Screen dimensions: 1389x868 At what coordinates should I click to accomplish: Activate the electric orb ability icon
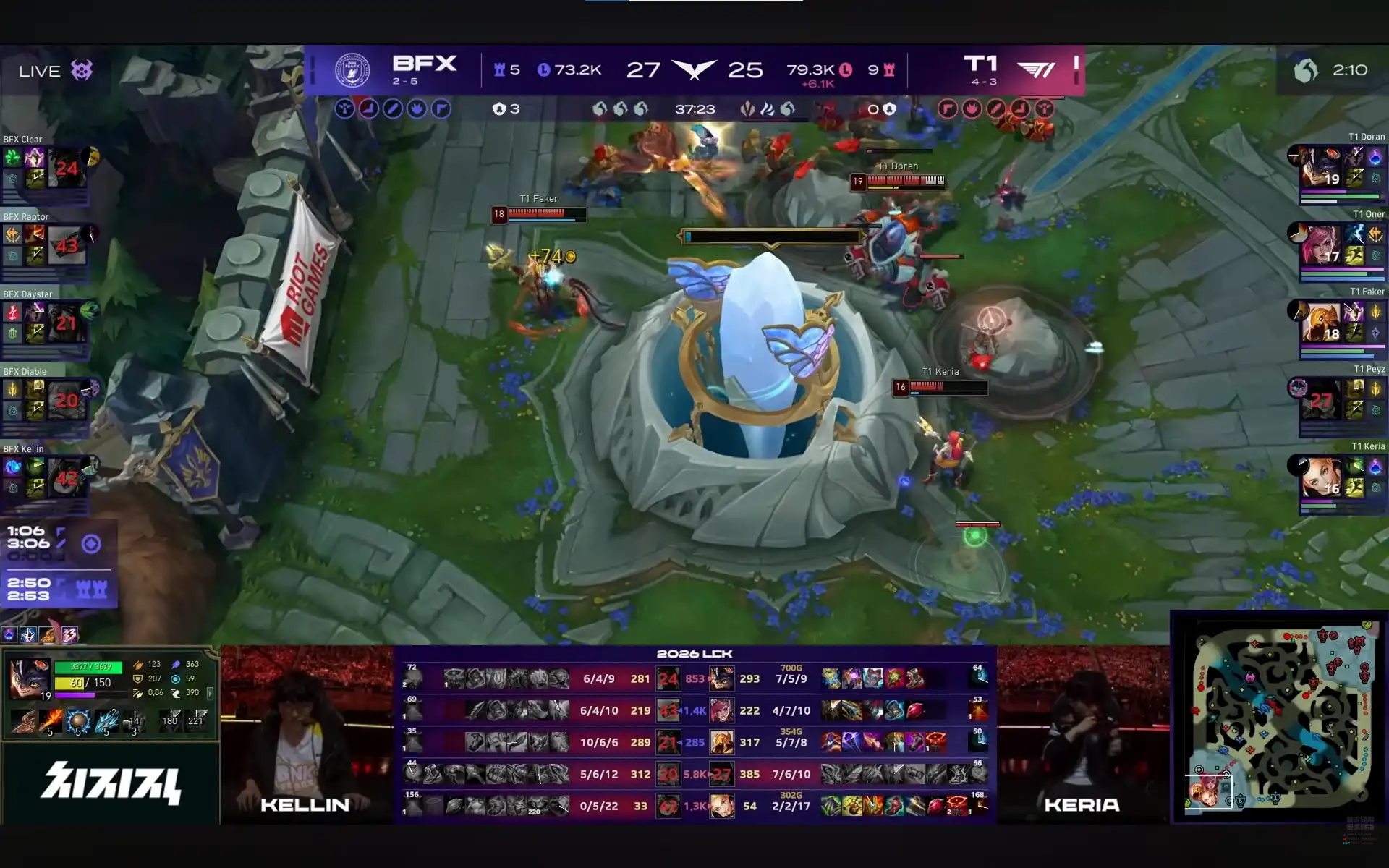coord(78,720)
